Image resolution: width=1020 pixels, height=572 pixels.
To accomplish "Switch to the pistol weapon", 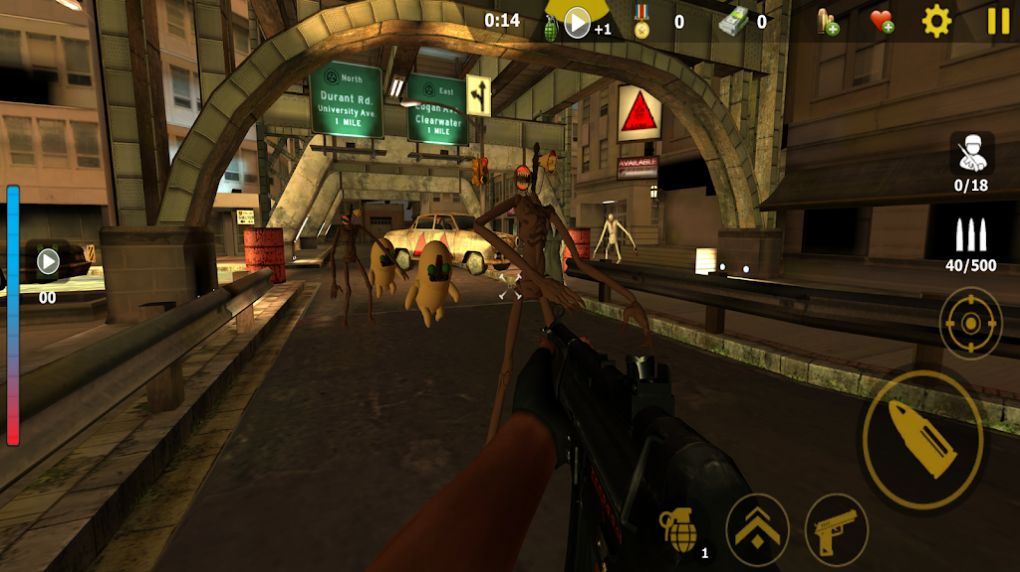I will point(836,529).
